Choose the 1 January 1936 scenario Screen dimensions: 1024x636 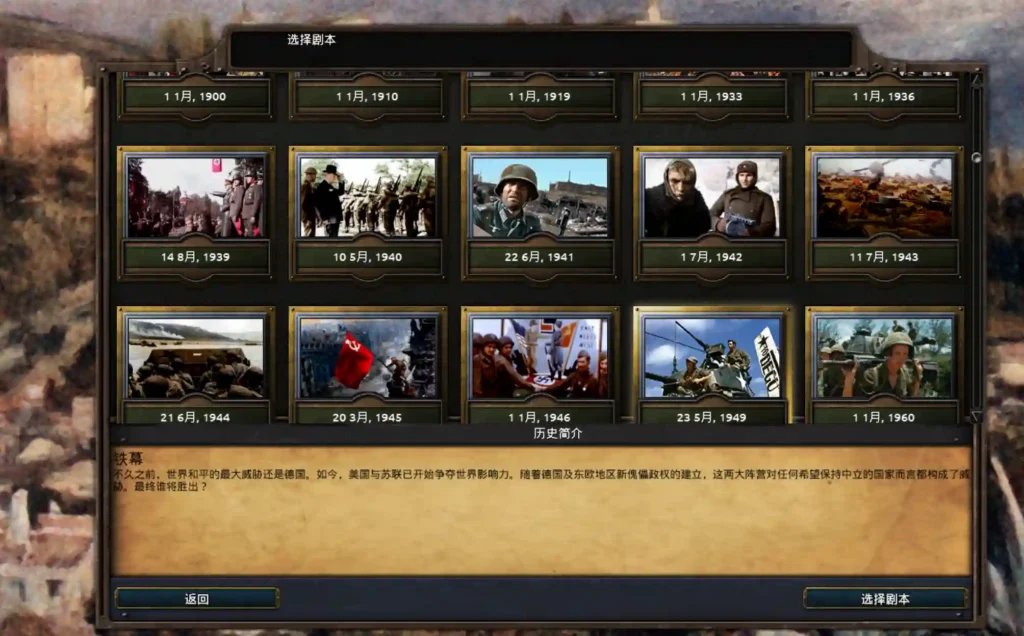(x=884, y=97)
